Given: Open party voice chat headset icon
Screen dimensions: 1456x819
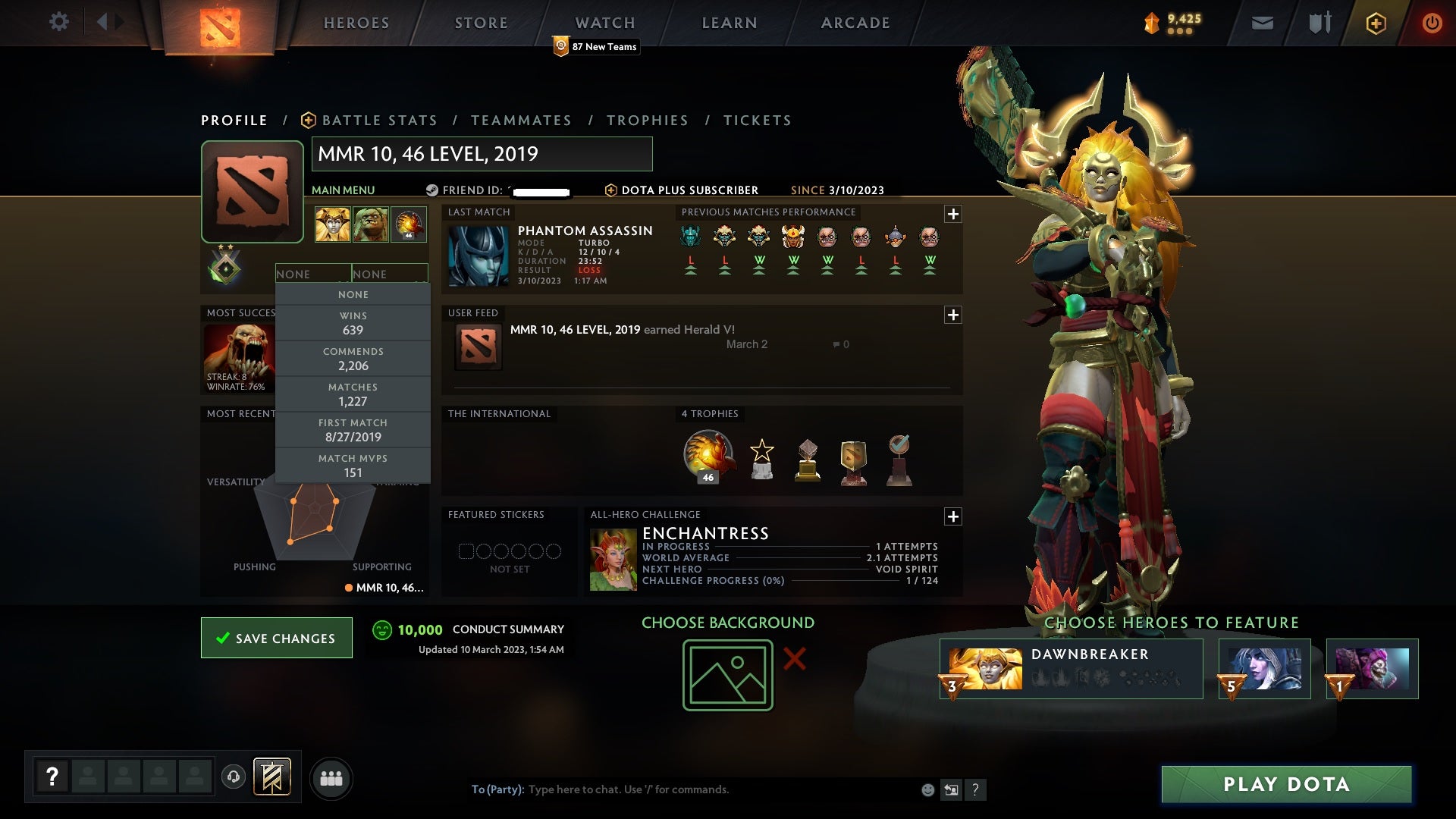Looking at the screenshot, I should coord(233,777).
